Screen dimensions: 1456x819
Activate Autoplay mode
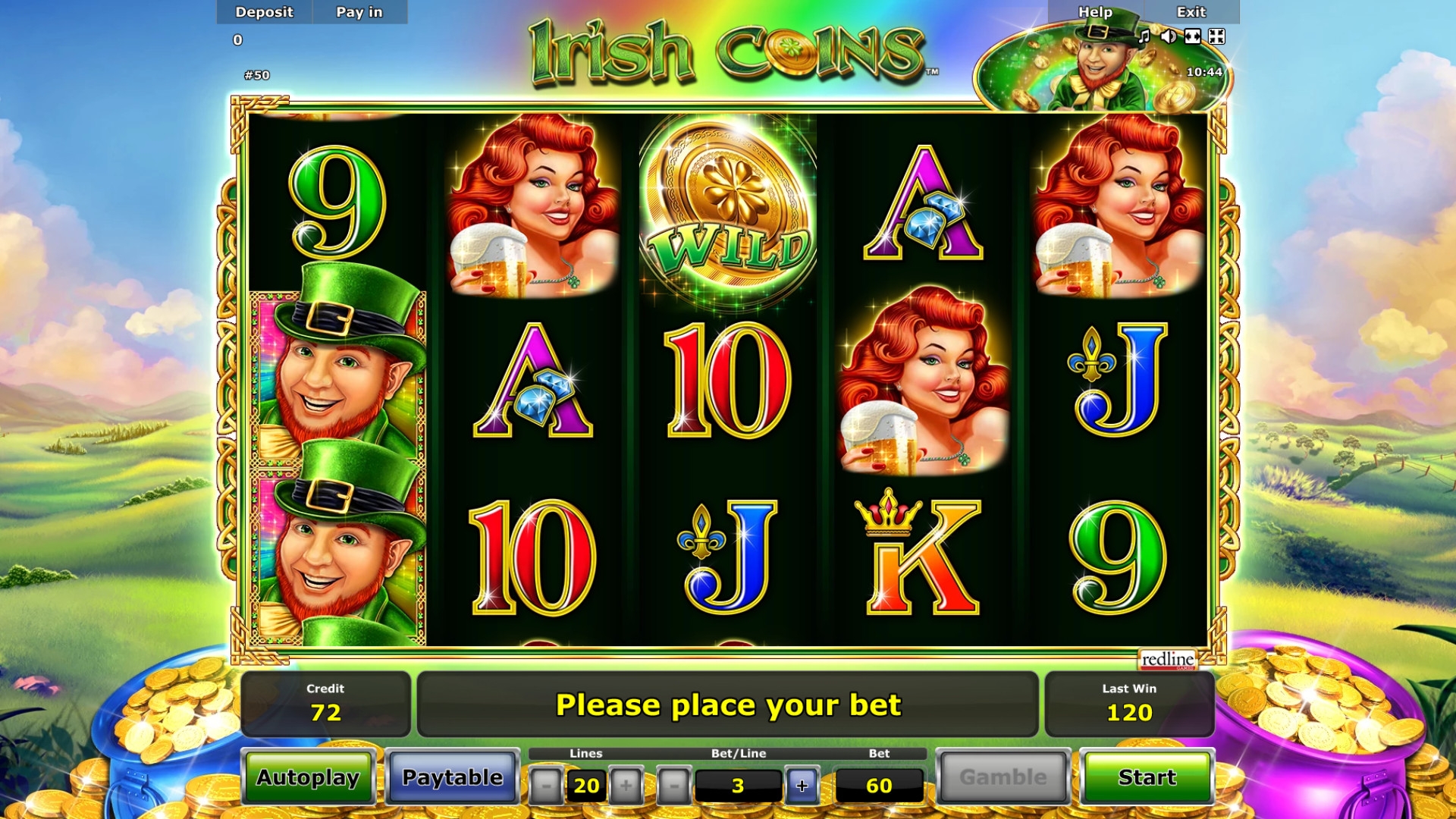[308, 777]
